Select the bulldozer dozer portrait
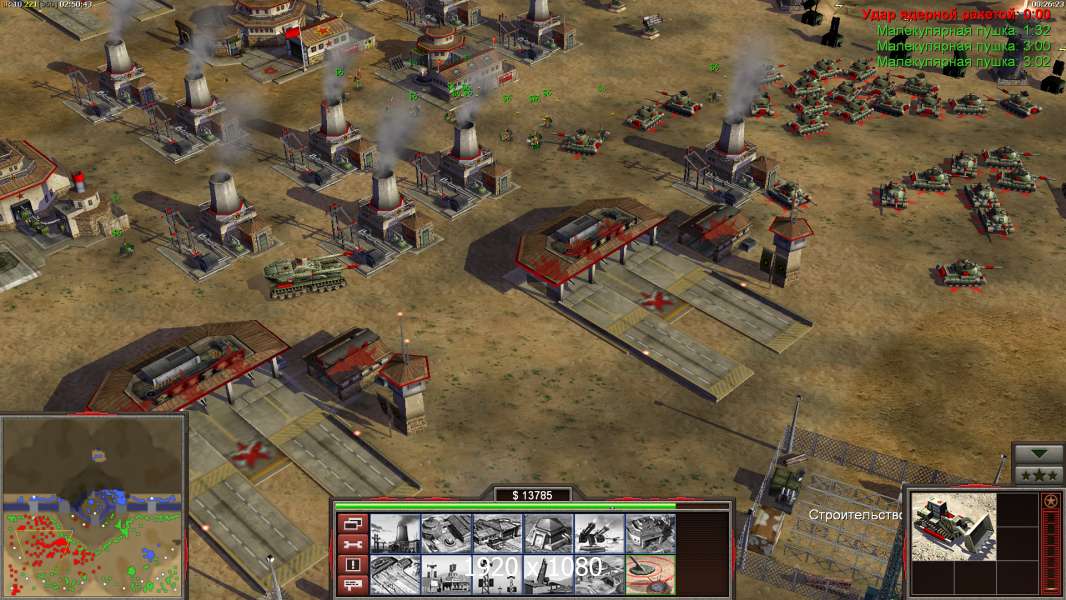Screen dimensions: 1066x600 [x=953, y=524]
